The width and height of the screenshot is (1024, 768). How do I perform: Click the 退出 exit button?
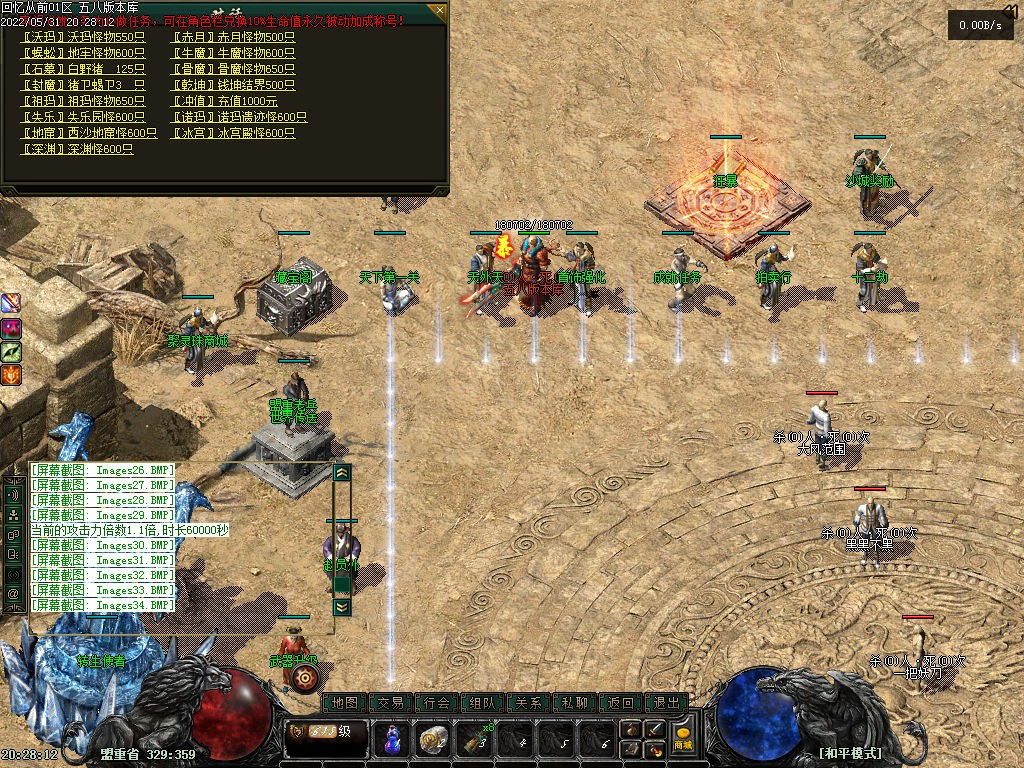(x=667, y=703)
